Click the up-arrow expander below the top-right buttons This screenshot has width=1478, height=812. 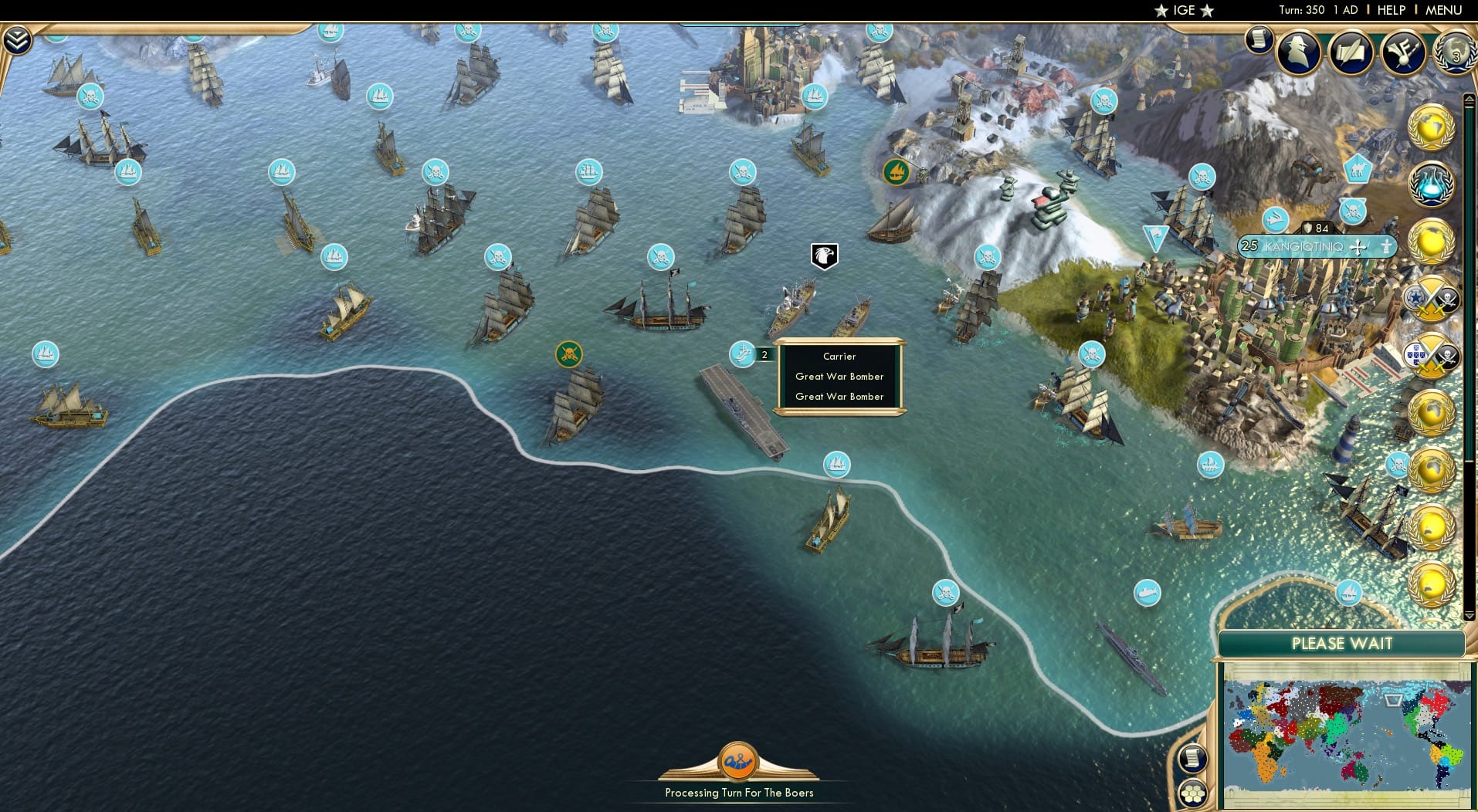pos(1468,100)
